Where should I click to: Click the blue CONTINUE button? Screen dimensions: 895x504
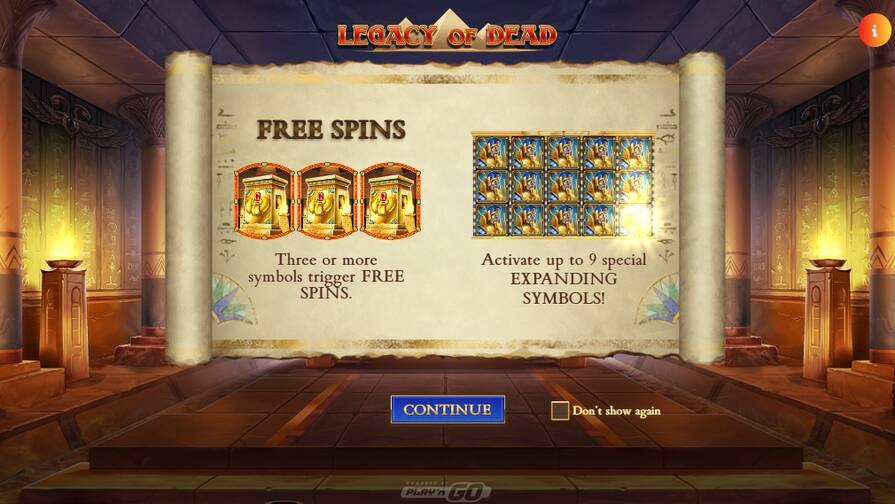(x=447, y=409)
